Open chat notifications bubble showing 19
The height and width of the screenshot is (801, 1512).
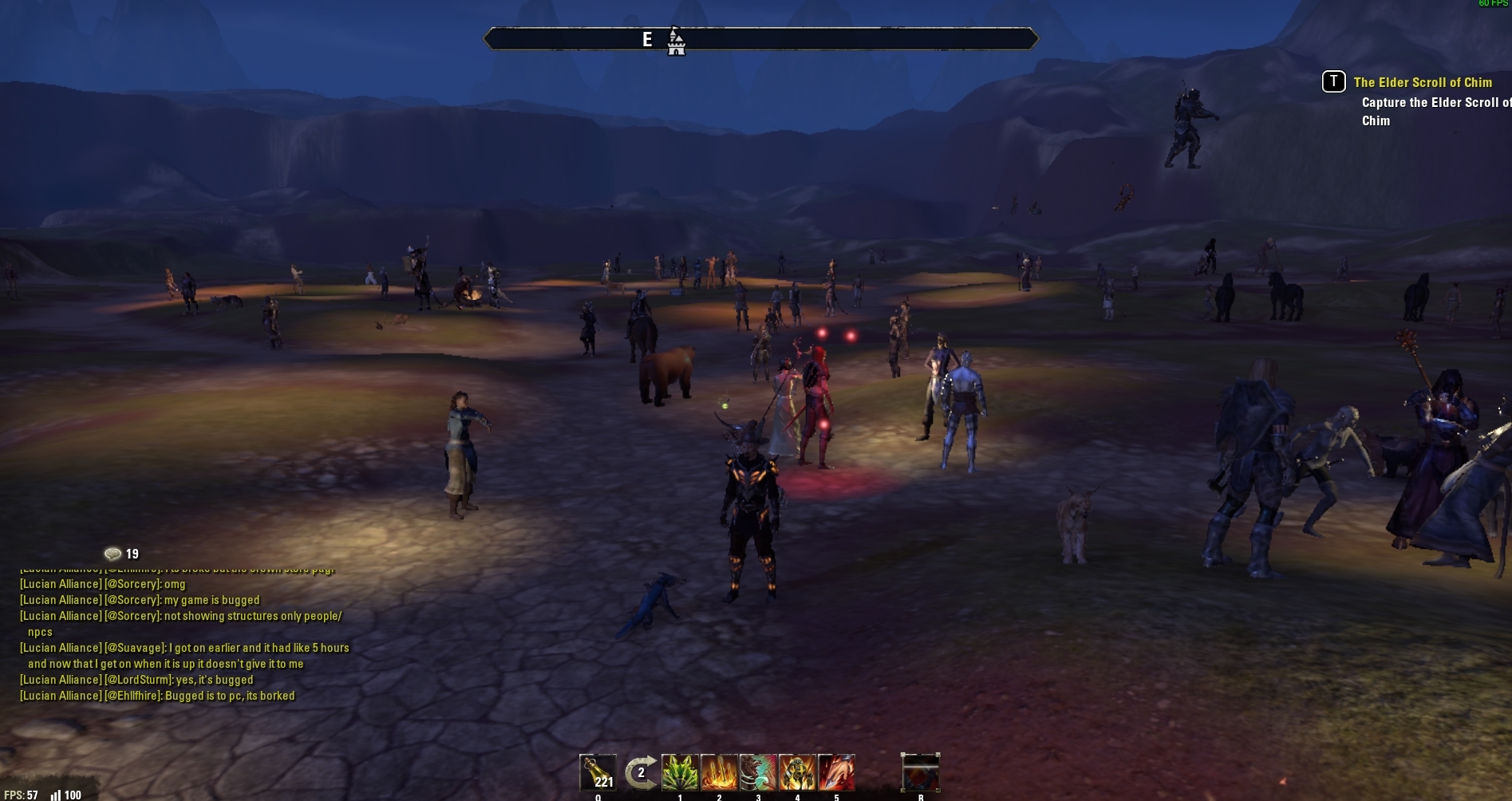[x=113, y=554]
